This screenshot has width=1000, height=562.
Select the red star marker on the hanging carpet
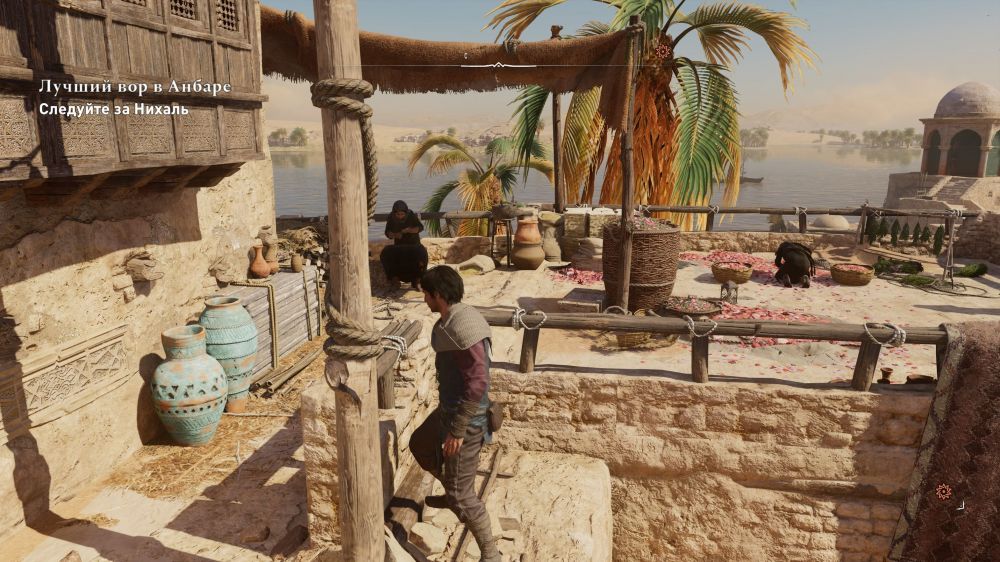point(943,491)
